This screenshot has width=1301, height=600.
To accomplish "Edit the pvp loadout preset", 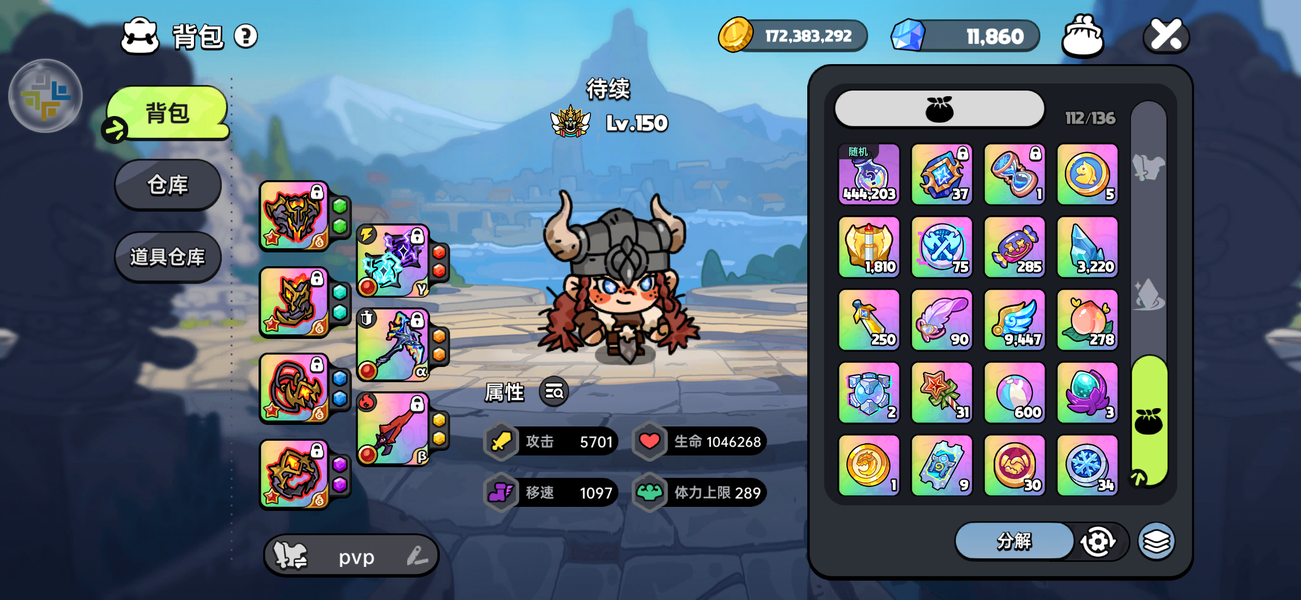I will pyautogui.click(x=418, y=557).
